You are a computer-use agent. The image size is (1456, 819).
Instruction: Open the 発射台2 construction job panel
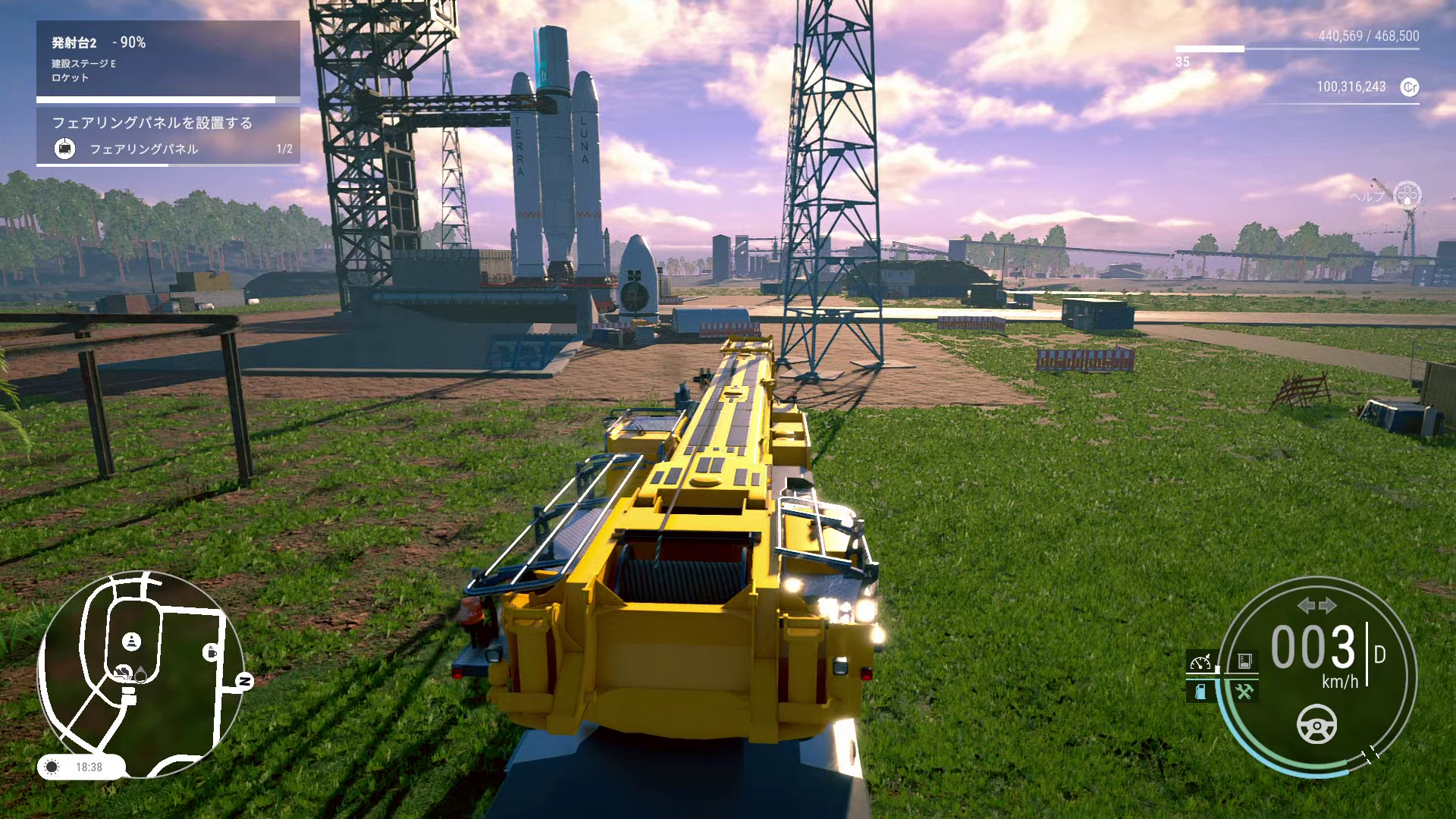(x=168, y=59)
